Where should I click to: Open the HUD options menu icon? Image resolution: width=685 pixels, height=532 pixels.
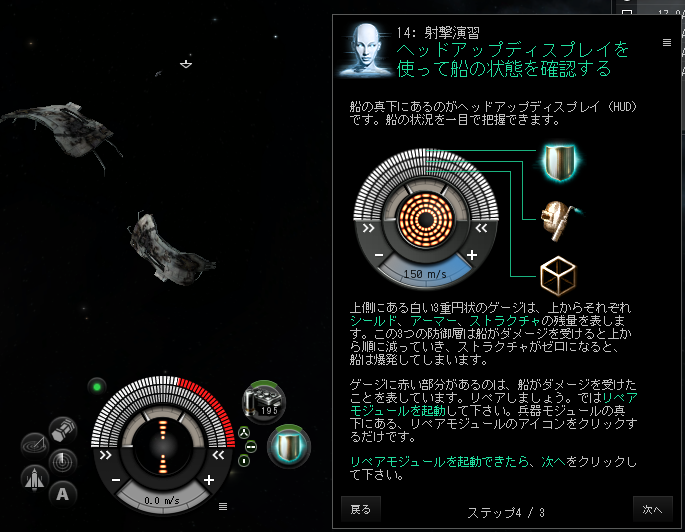(223, 506)
